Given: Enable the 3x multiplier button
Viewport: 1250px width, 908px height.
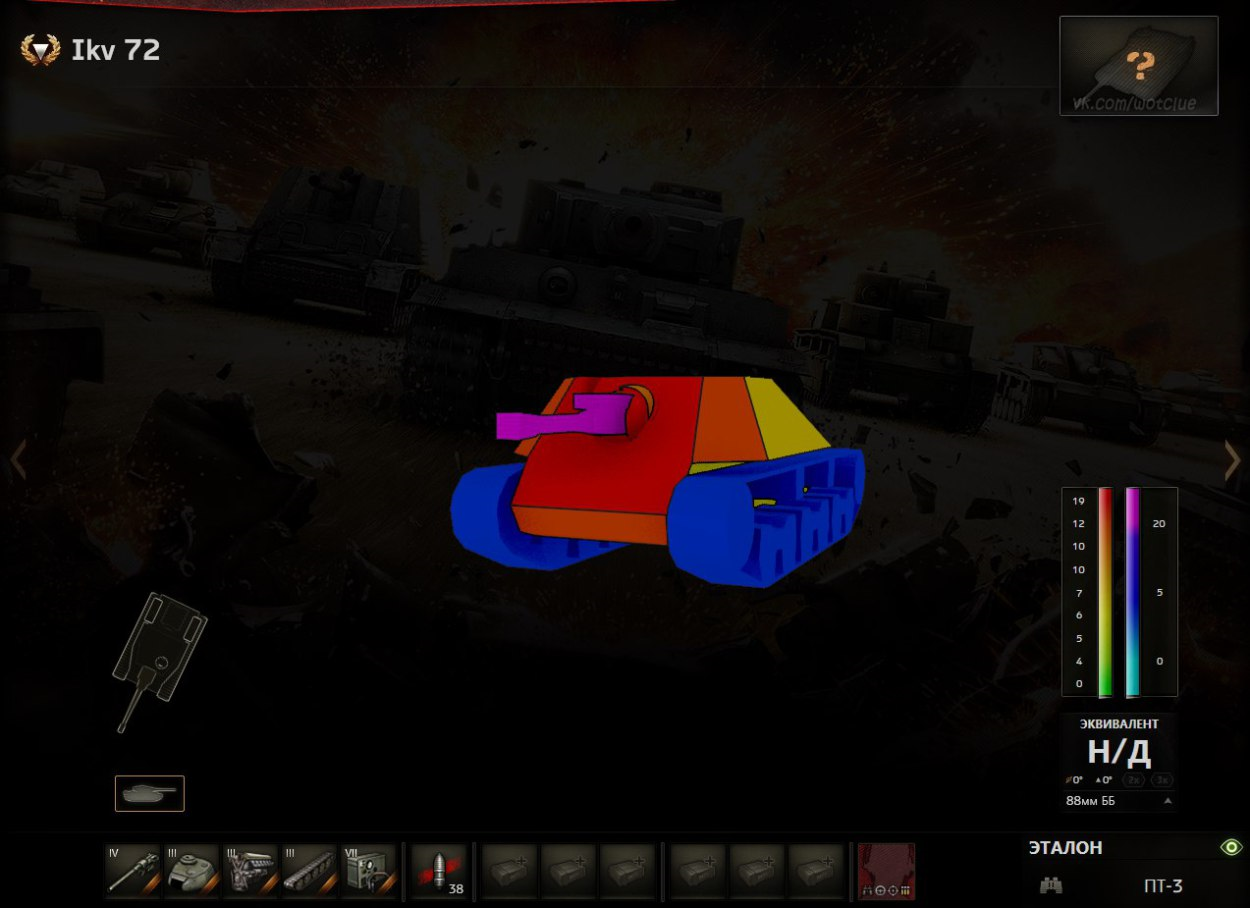Looking at the screenshot, I should click(x=1162, y=780).
